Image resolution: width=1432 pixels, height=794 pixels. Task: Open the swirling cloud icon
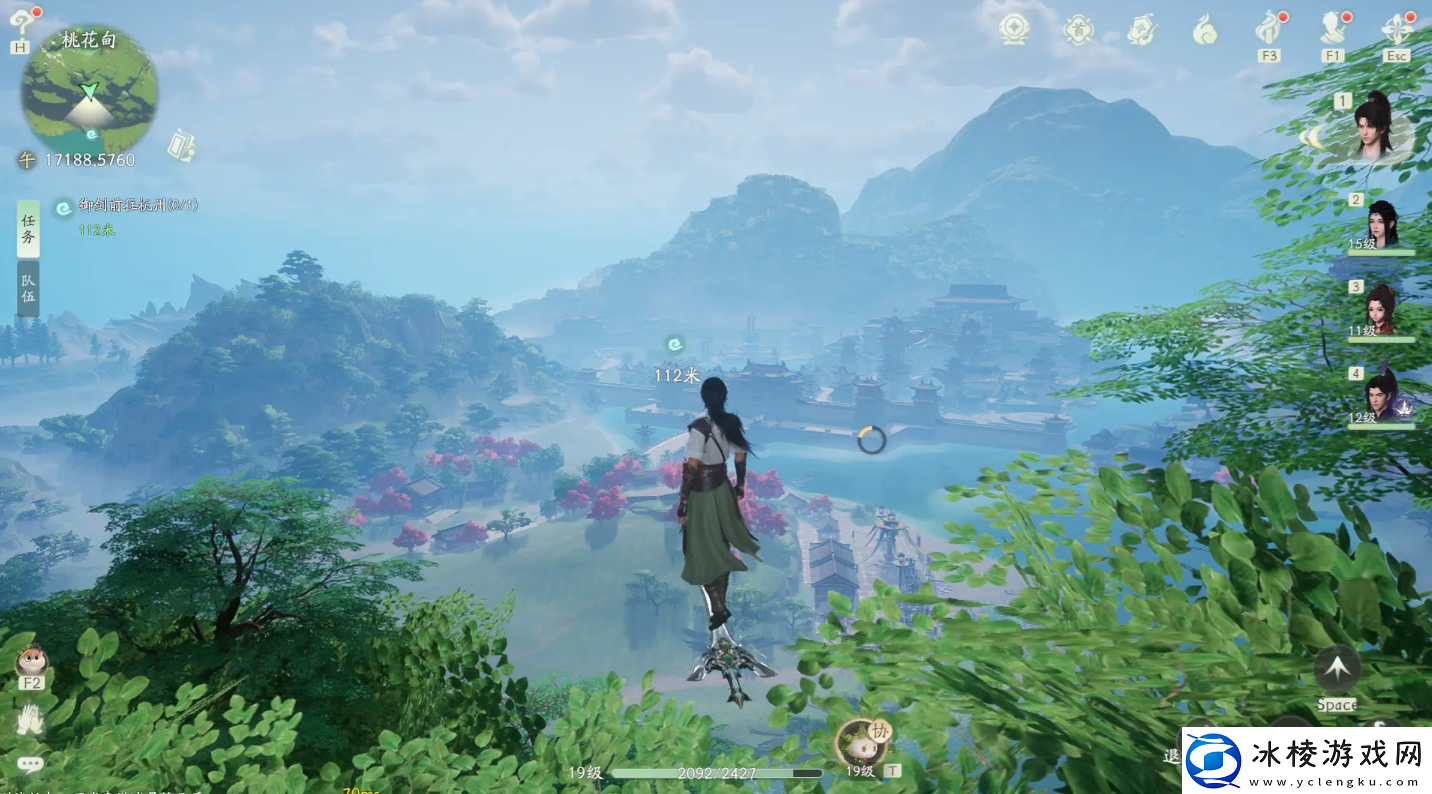[x=1205, y=30]
